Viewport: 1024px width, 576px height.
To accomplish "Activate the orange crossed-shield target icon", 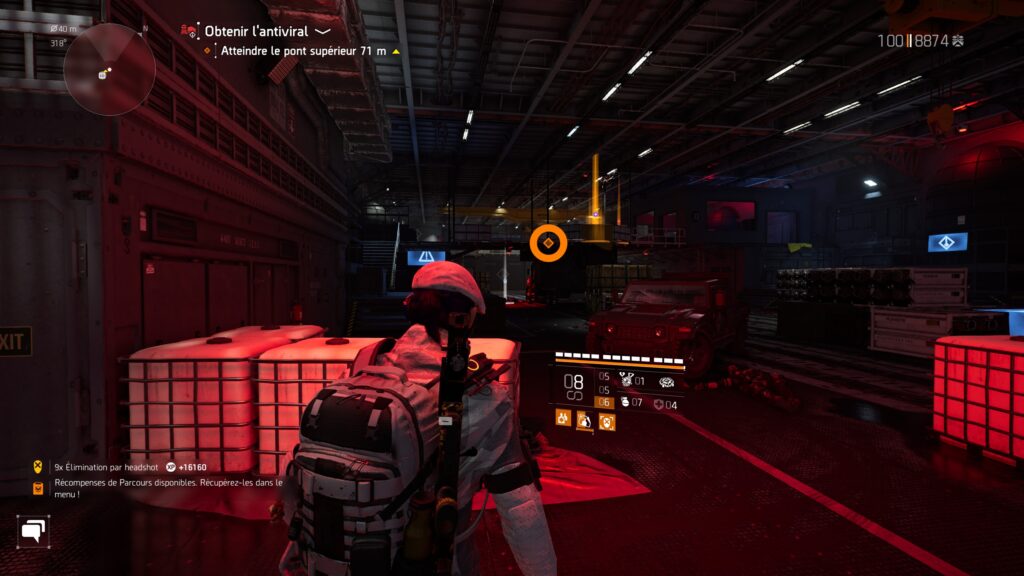I will (x=607, y=421).
